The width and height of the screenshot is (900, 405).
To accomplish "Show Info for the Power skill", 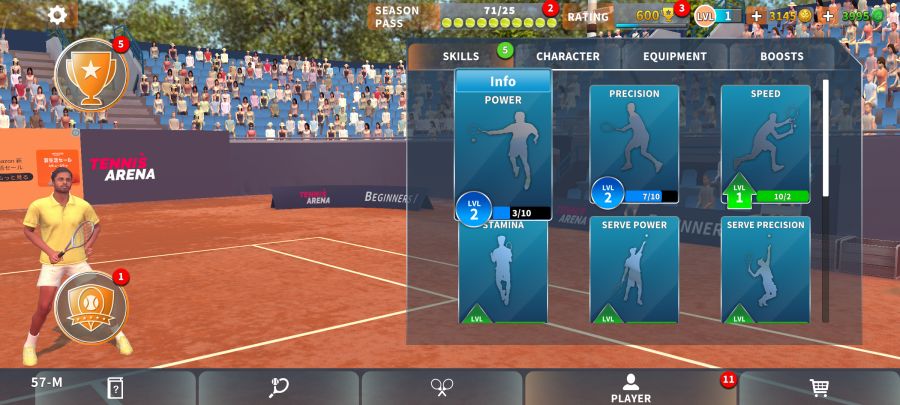I will coord(503,82).
